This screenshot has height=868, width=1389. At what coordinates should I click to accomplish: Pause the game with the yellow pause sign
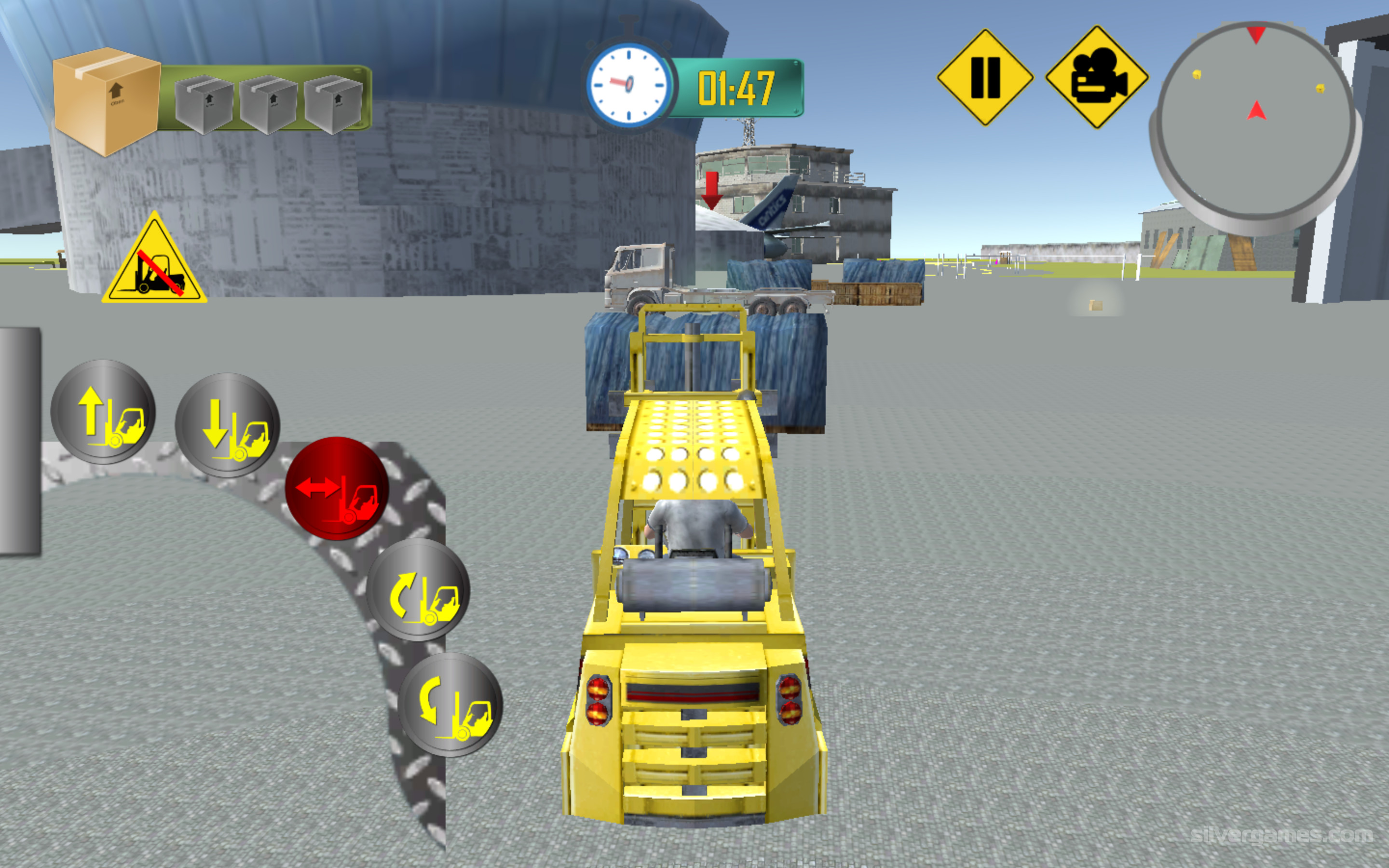click(985, 78)
